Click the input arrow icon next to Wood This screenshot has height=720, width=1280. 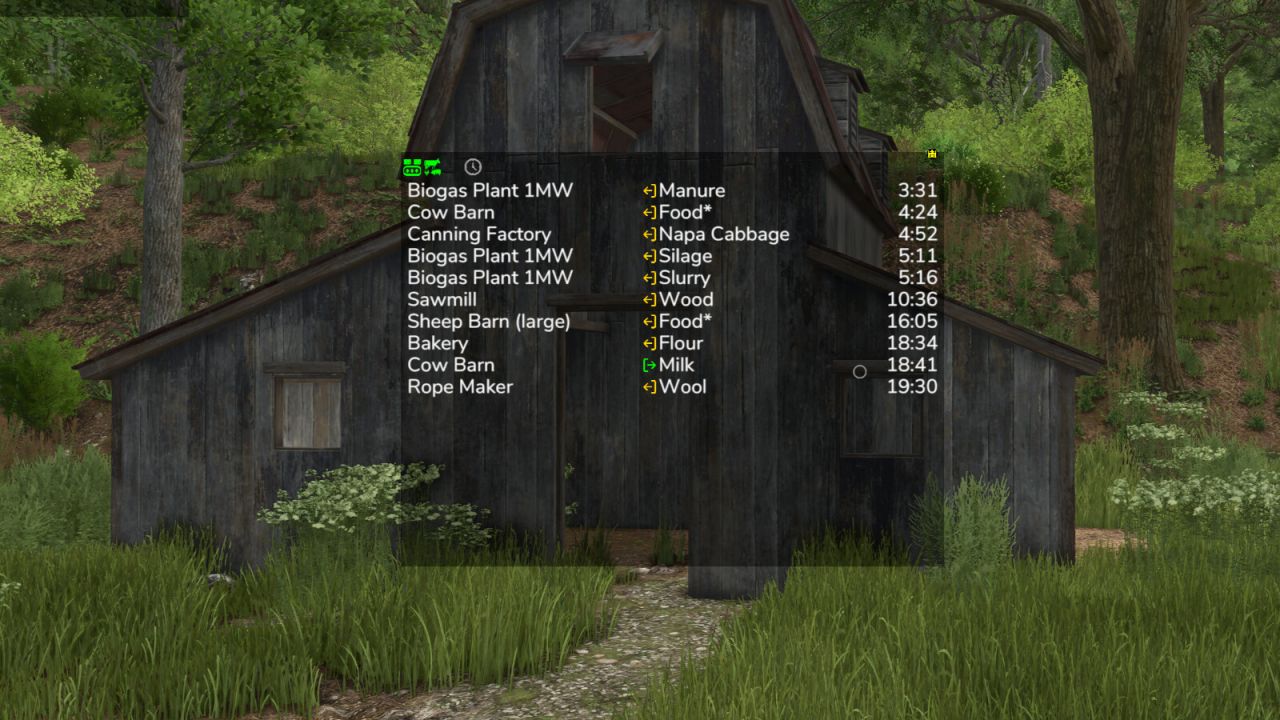647,299
